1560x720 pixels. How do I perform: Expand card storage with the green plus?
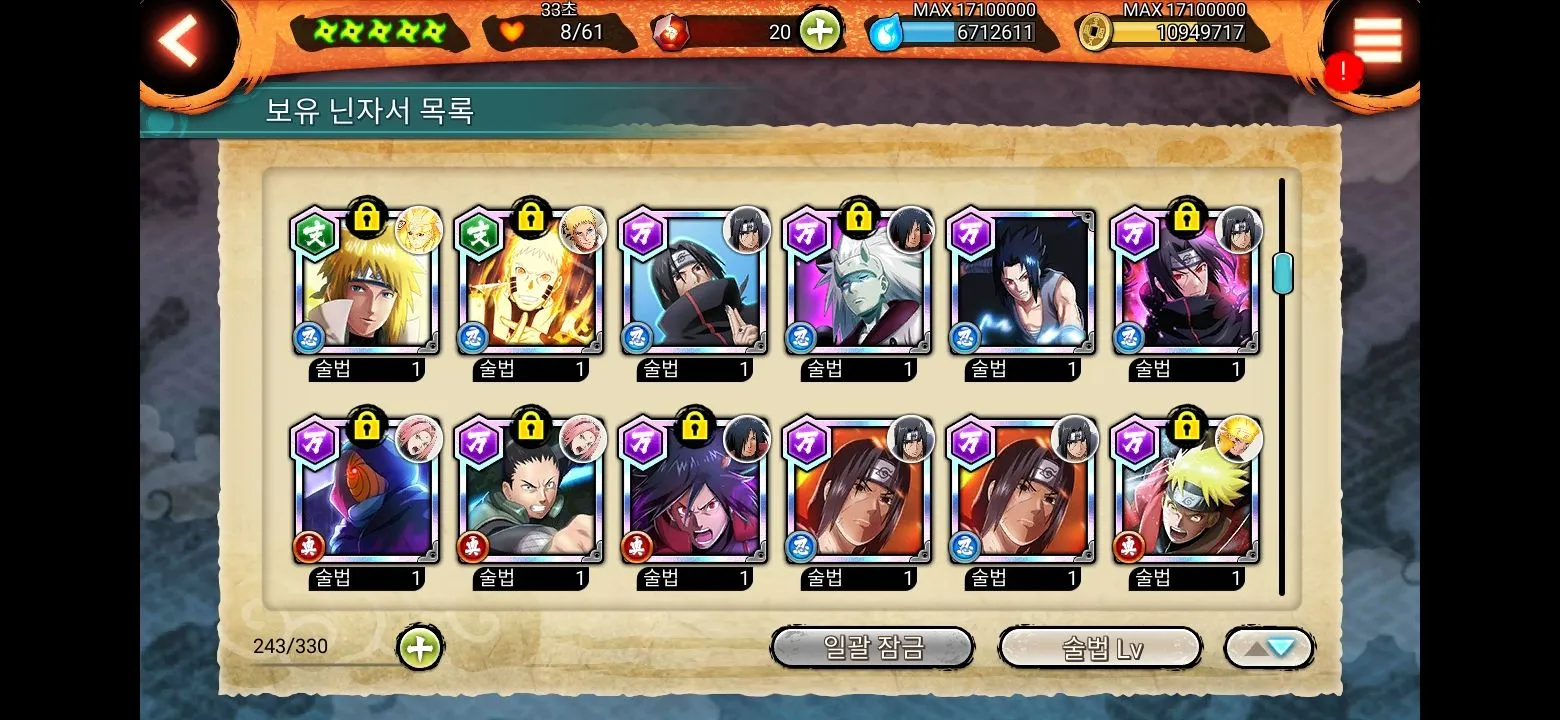pos(420,648)
